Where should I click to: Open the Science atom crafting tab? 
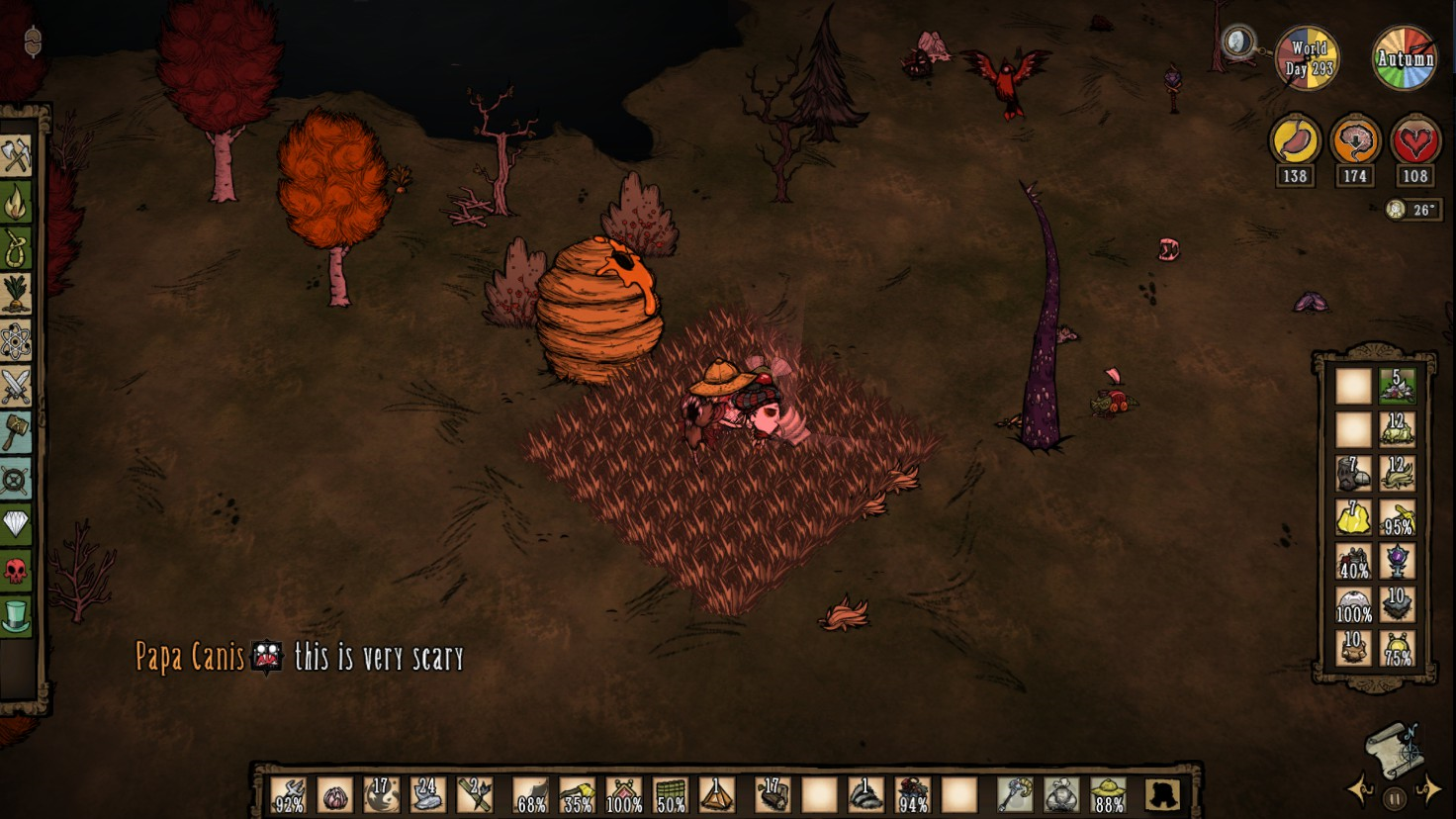pos(17,341)
